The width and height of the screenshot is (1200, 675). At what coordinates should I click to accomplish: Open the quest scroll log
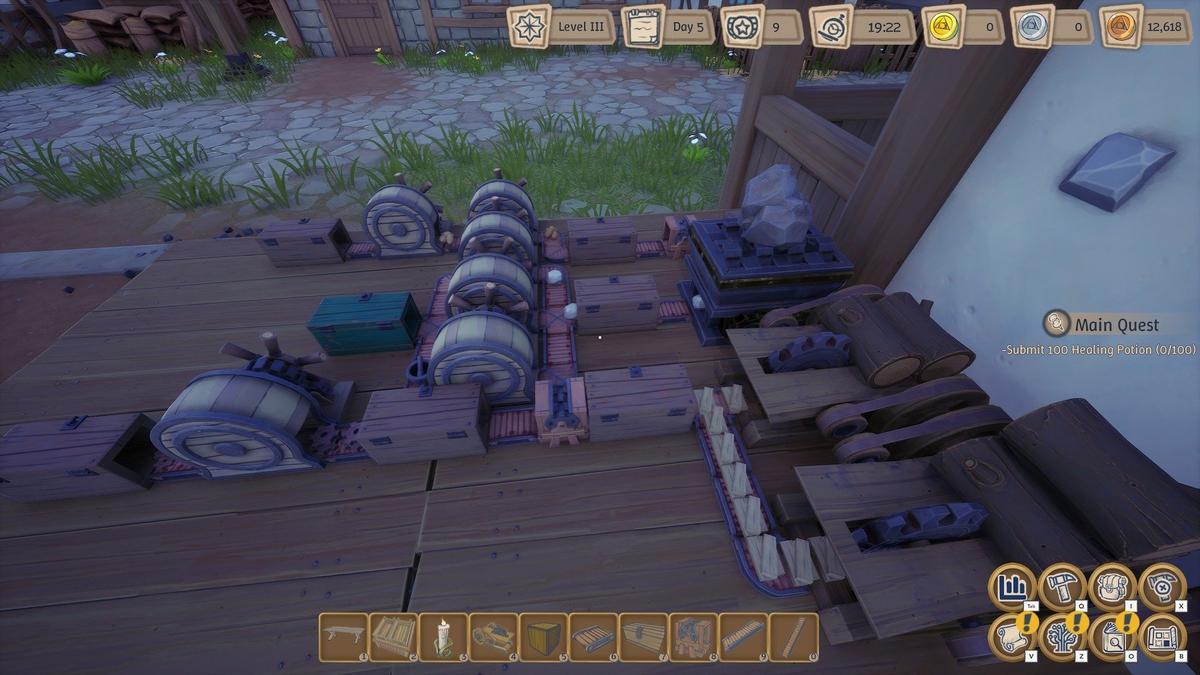(1013, 636)
